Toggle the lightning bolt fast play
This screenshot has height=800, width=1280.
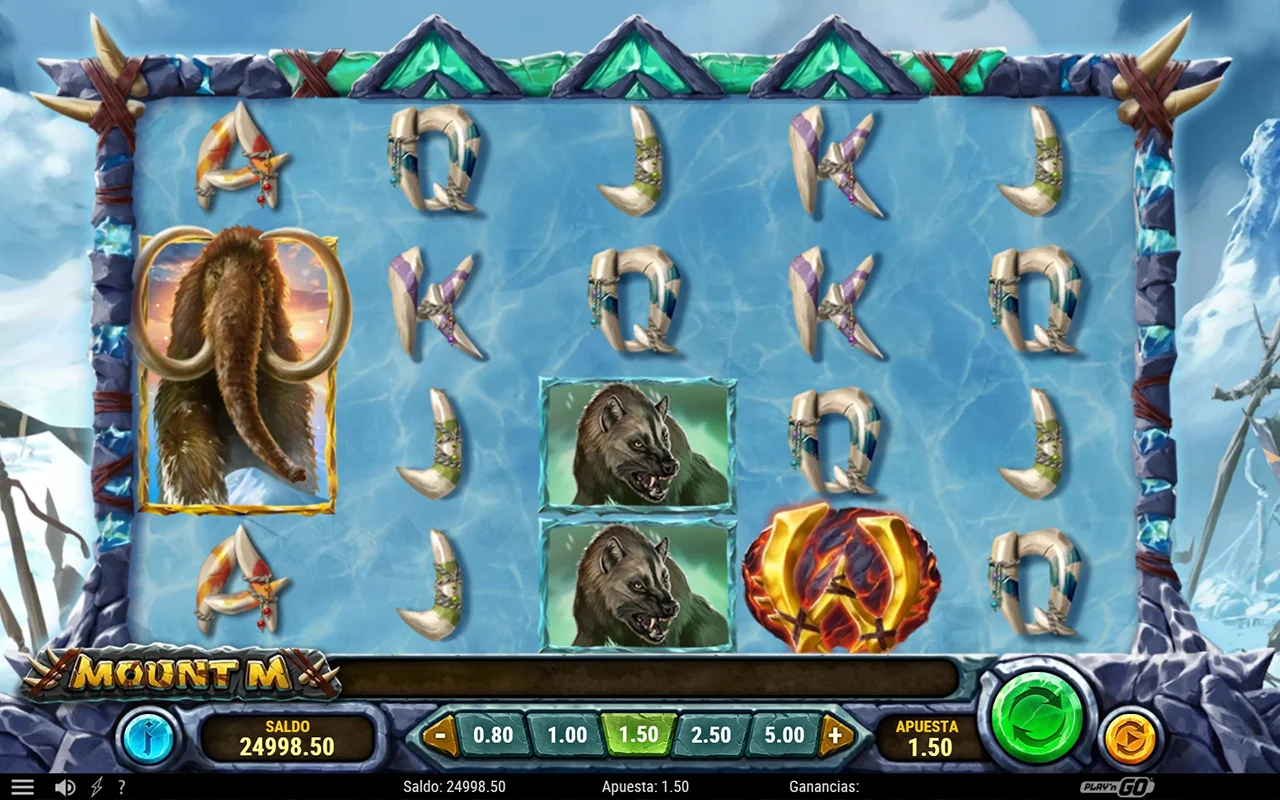tap(96, 787)
